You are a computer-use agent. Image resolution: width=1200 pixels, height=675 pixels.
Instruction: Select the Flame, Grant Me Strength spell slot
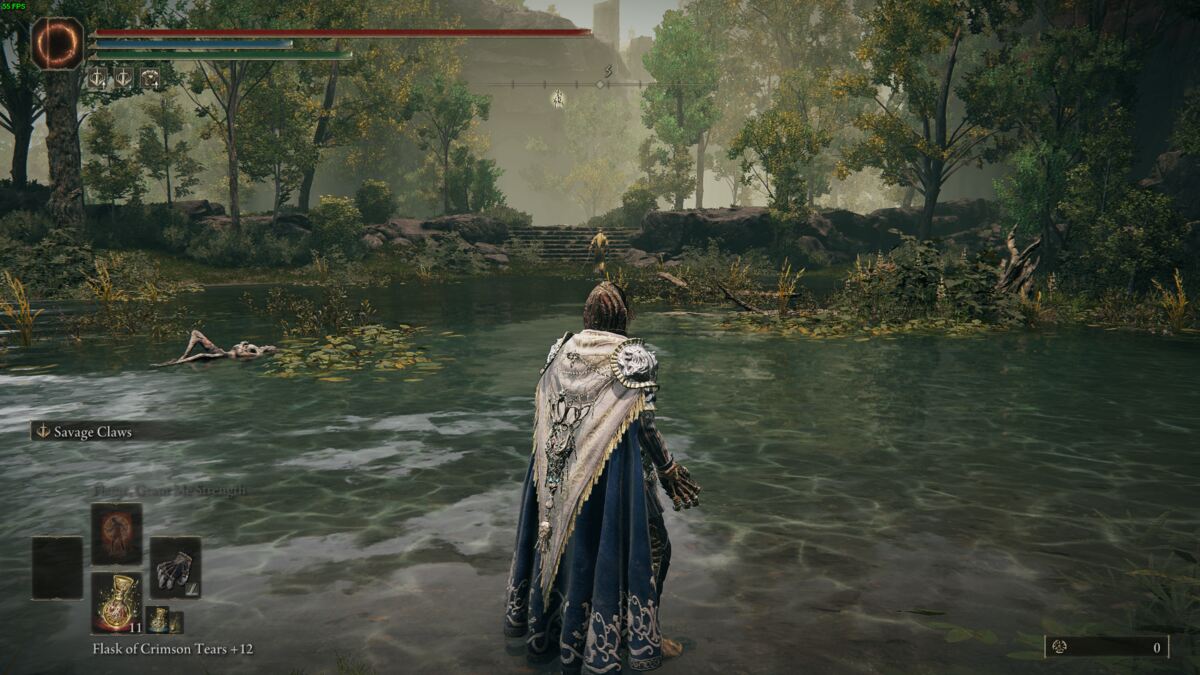[117, 534]
